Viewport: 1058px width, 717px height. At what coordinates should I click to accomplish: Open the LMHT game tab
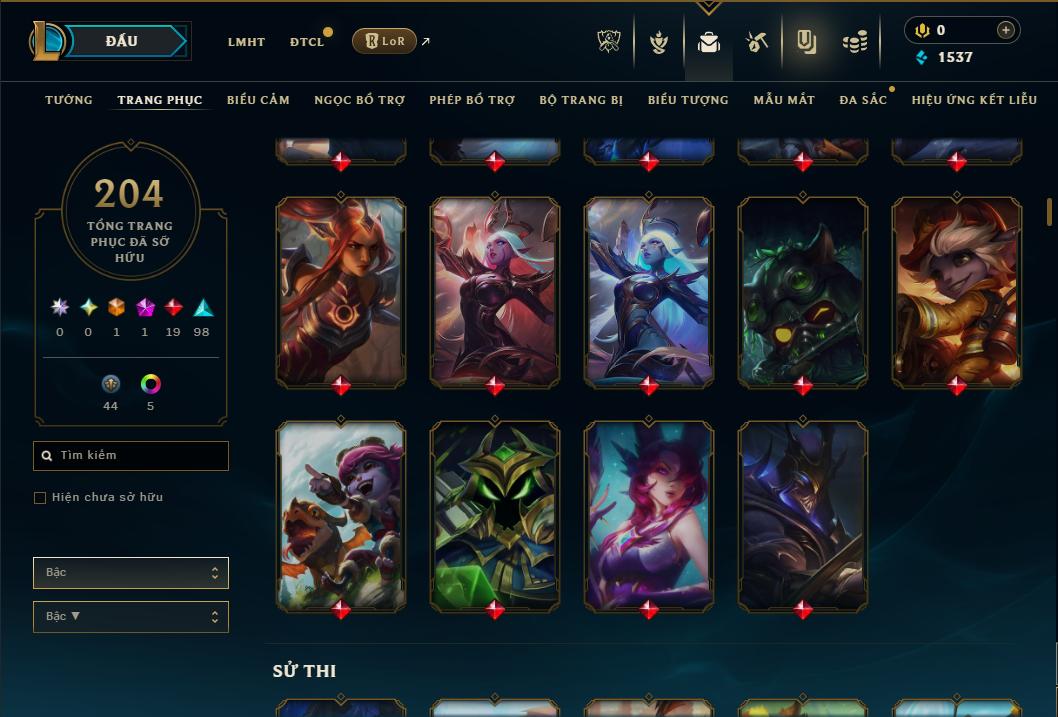click(x=246, y=42)
